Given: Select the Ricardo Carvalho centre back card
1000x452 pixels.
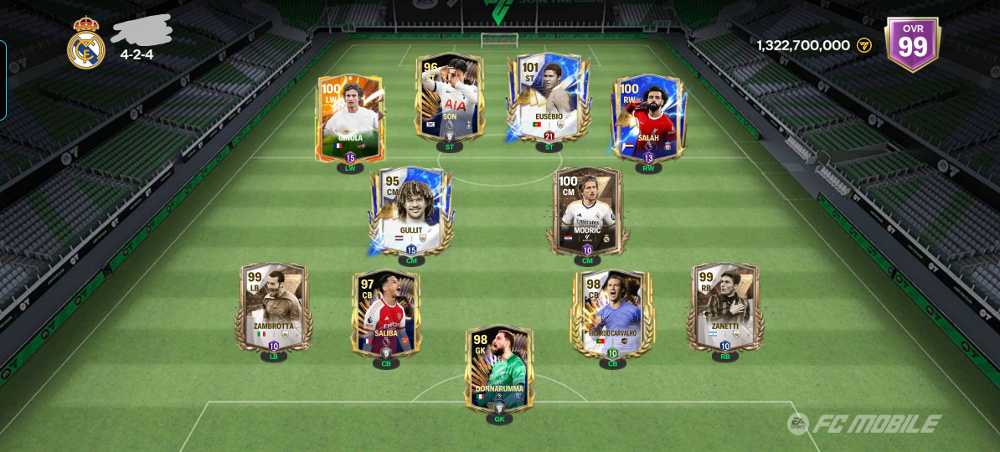Looking at the screenshot, I should pyautogui.click(x=612, y=313).
